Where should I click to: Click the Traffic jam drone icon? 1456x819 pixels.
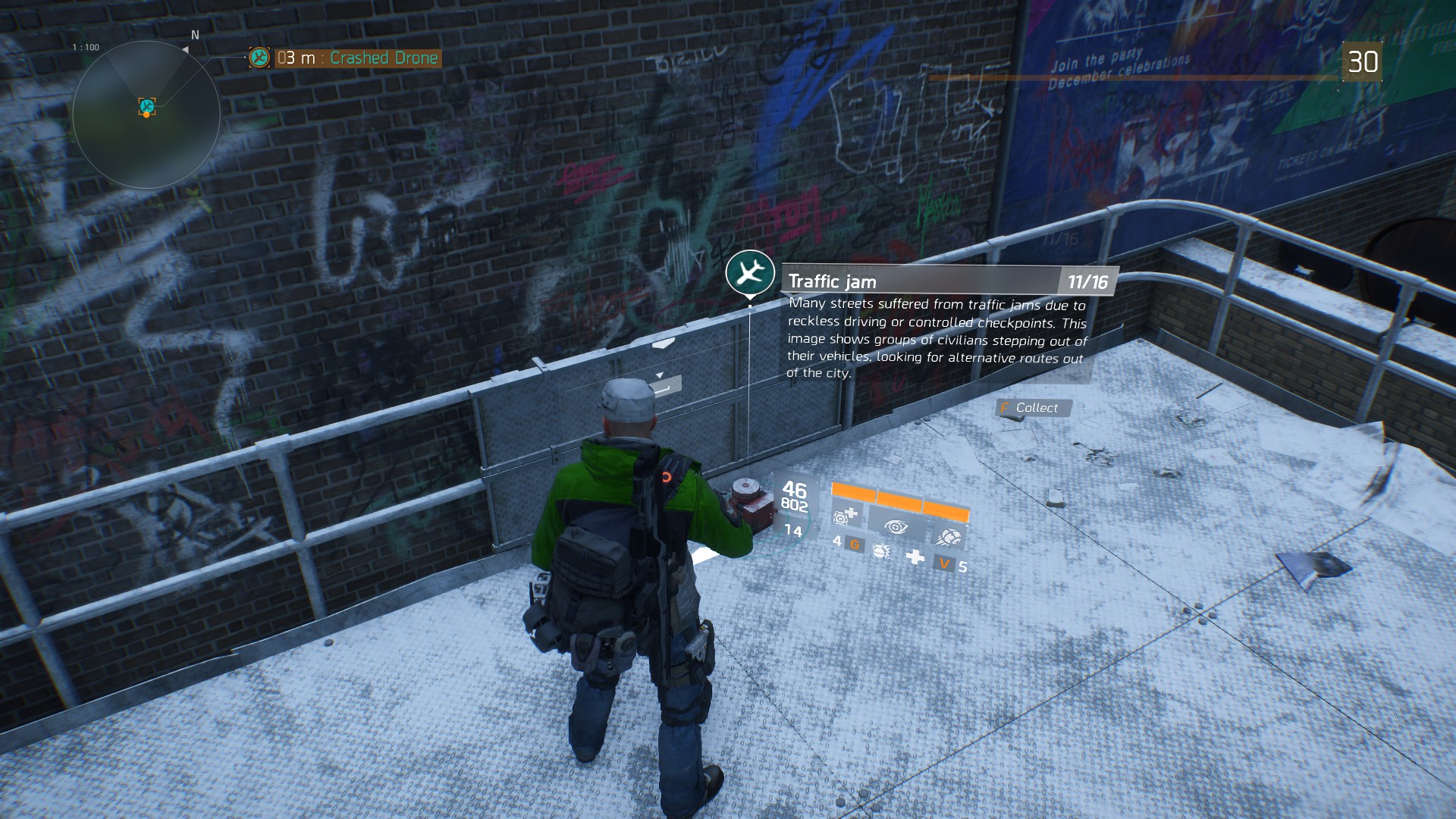[x=750, y=271]
